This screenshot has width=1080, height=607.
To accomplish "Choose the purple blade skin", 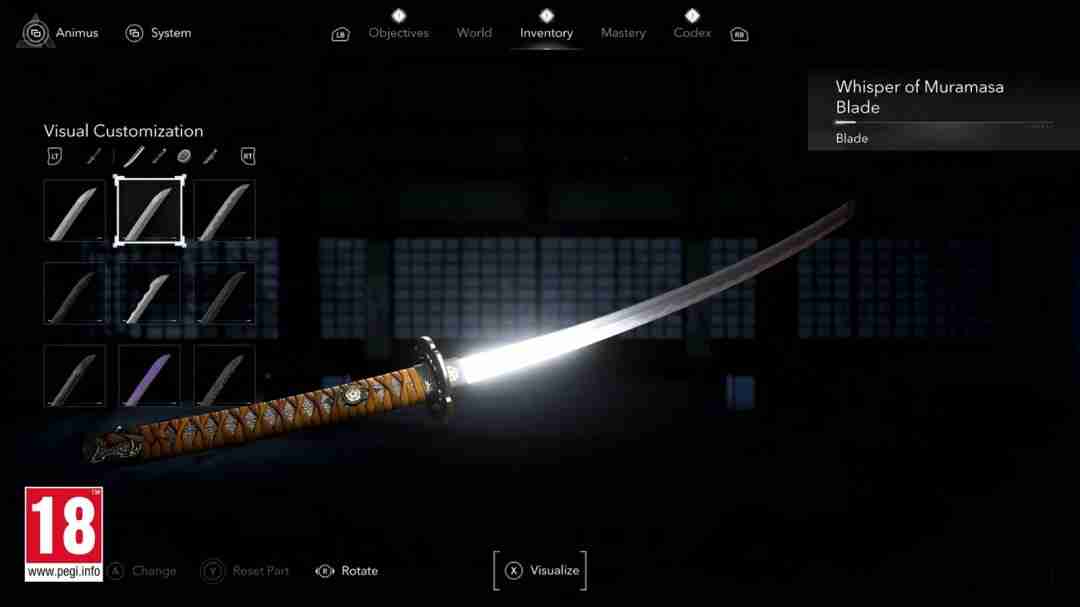I will [149, 375].
